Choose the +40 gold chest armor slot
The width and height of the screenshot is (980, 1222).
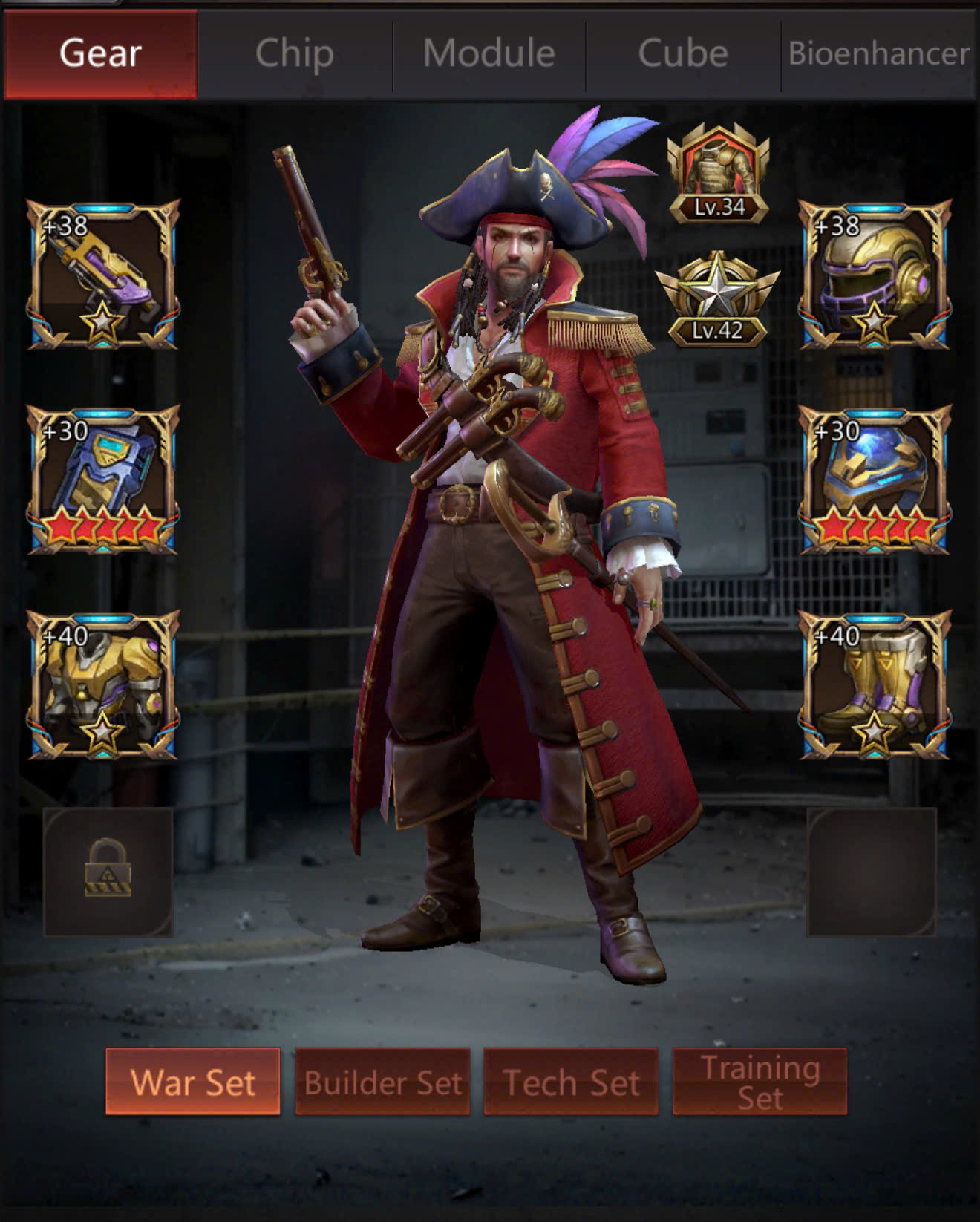click(103, 684)
